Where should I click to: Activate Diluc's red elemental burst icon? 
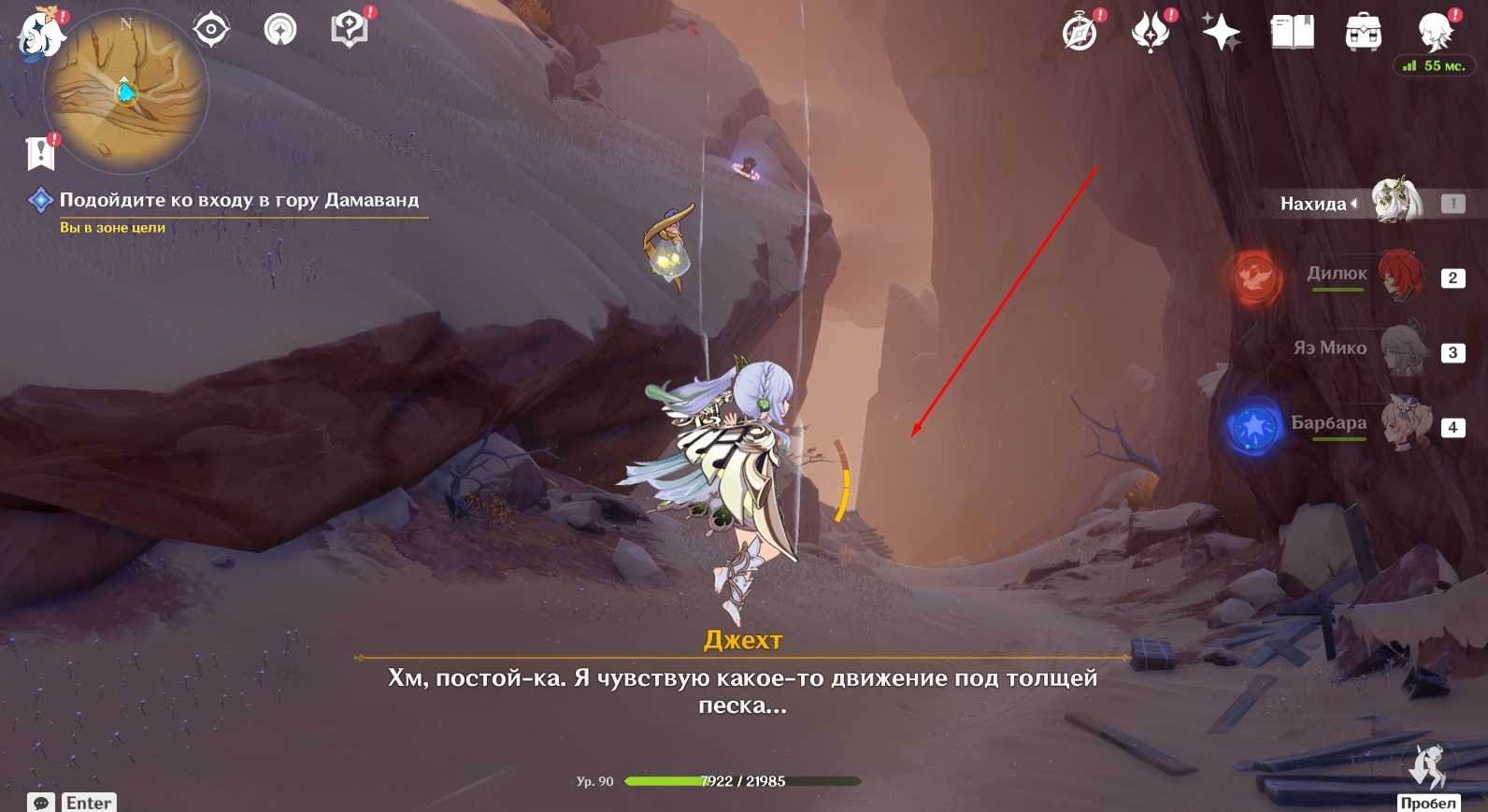coord(1254,278)
